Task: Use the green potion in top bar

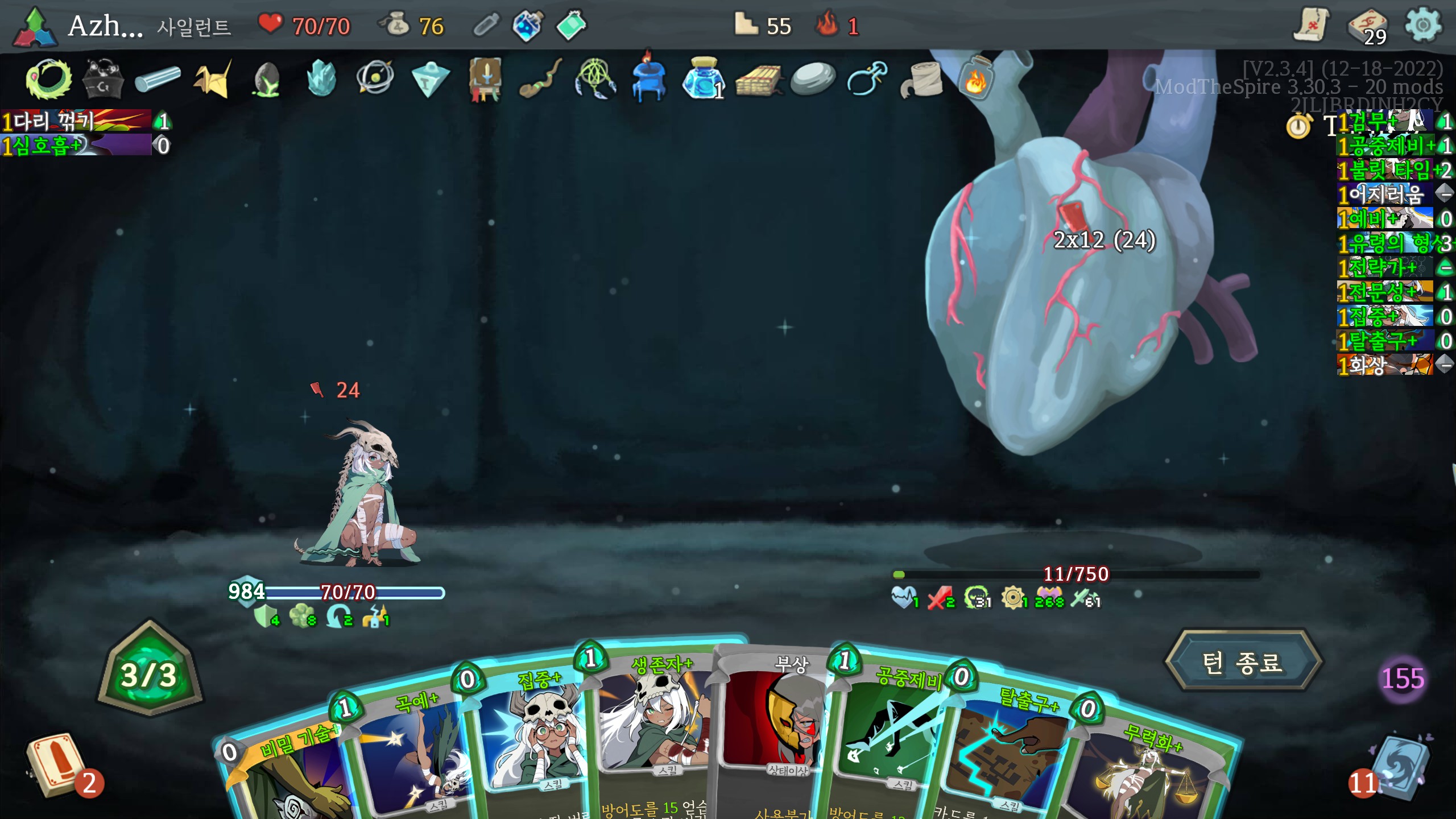Action: coord(570,26)
